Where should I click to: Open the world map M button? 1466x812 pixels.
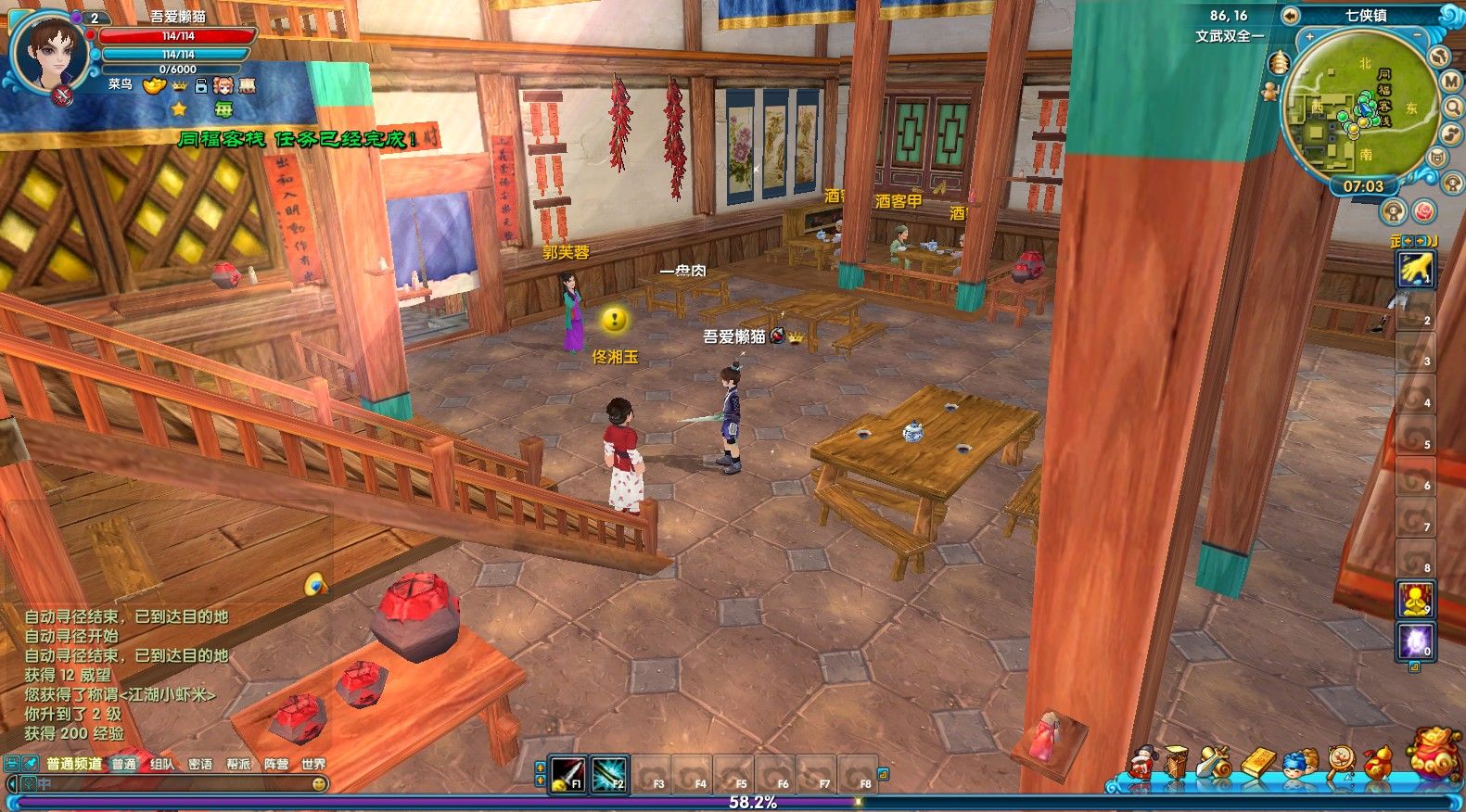coord(1451,82)
